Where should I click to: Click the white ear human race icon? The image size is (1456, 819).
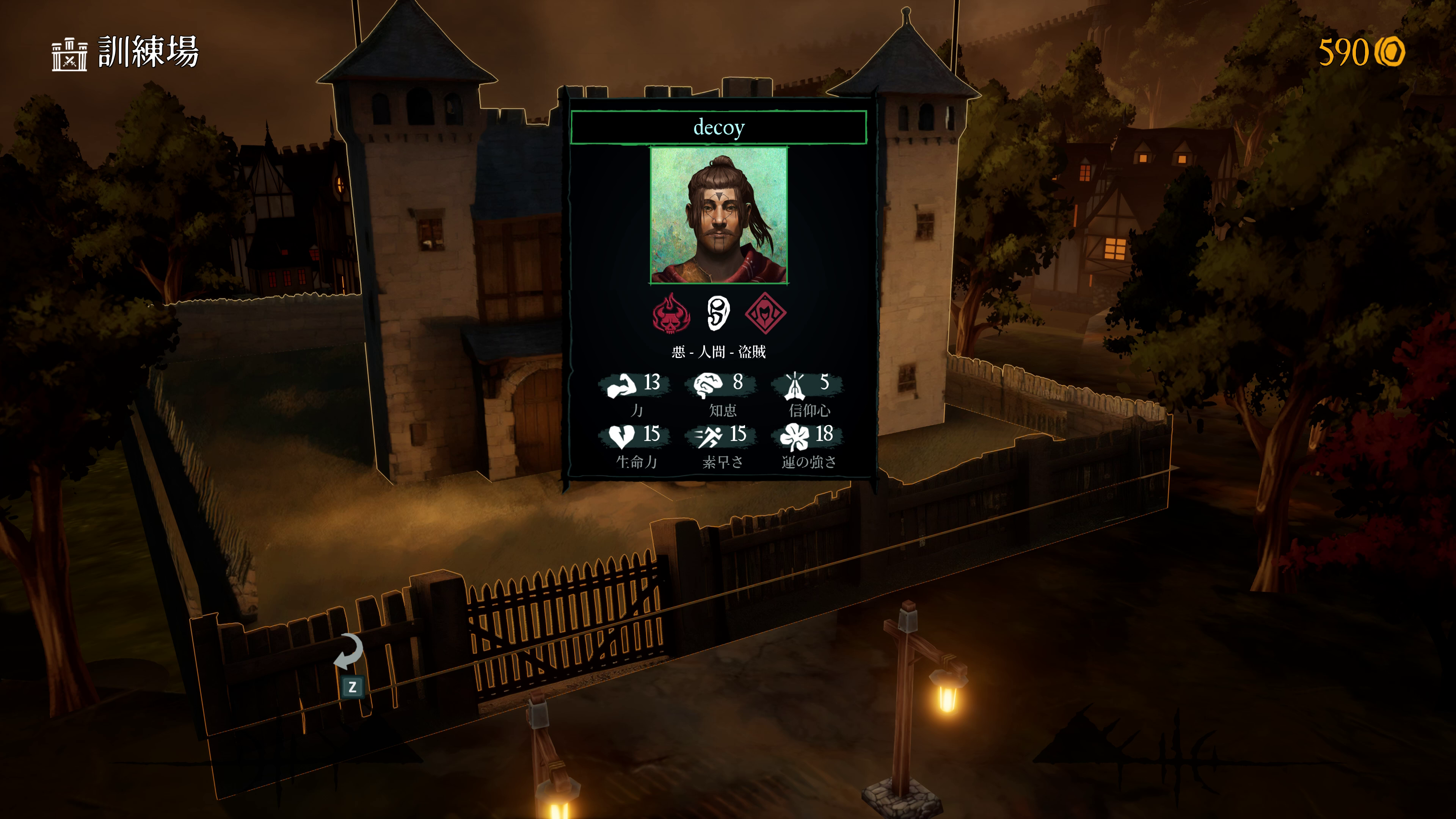click(x=718, y=313)
